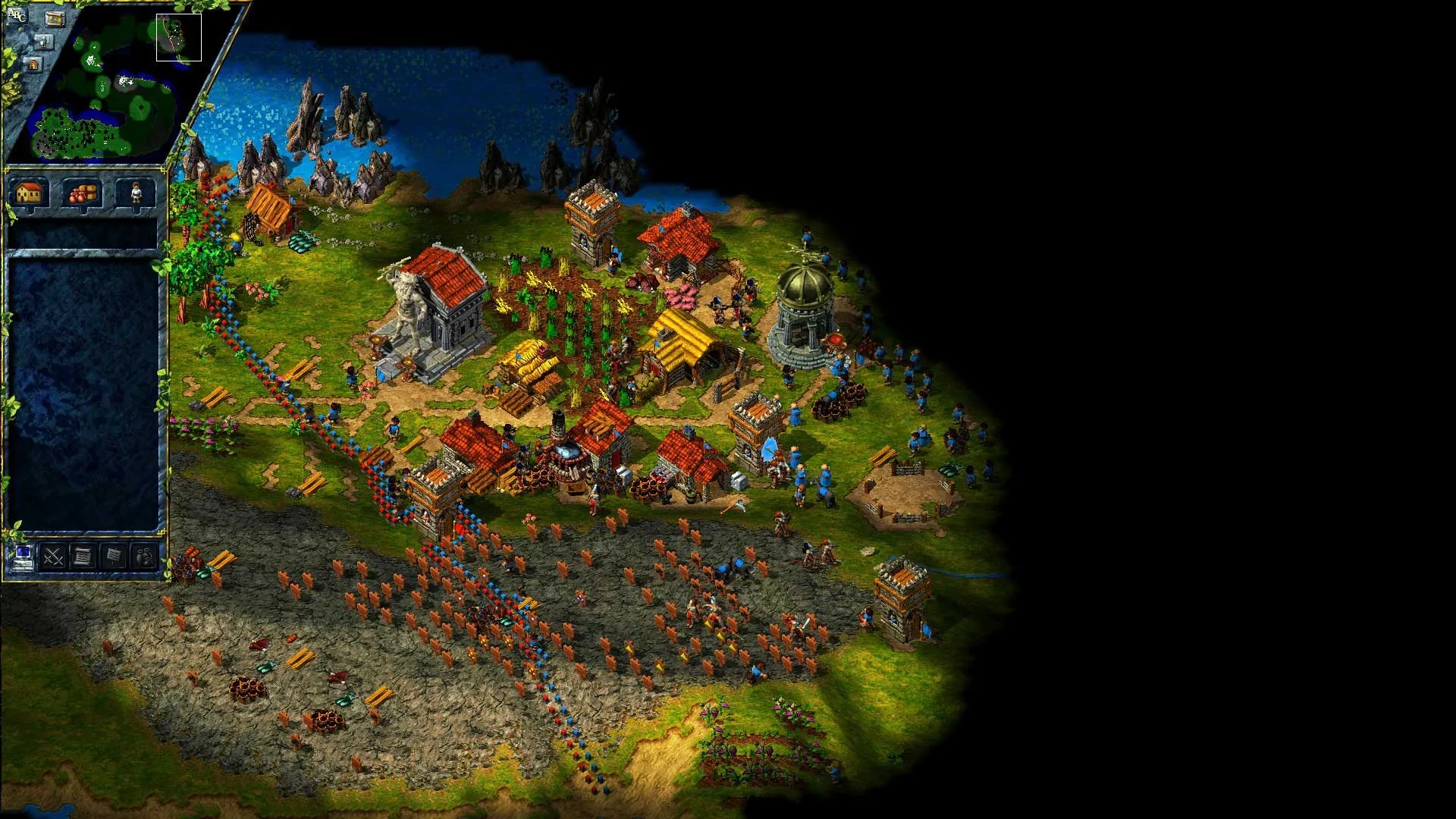
Task: Click the signpost notice button
Action: point(113,557)
